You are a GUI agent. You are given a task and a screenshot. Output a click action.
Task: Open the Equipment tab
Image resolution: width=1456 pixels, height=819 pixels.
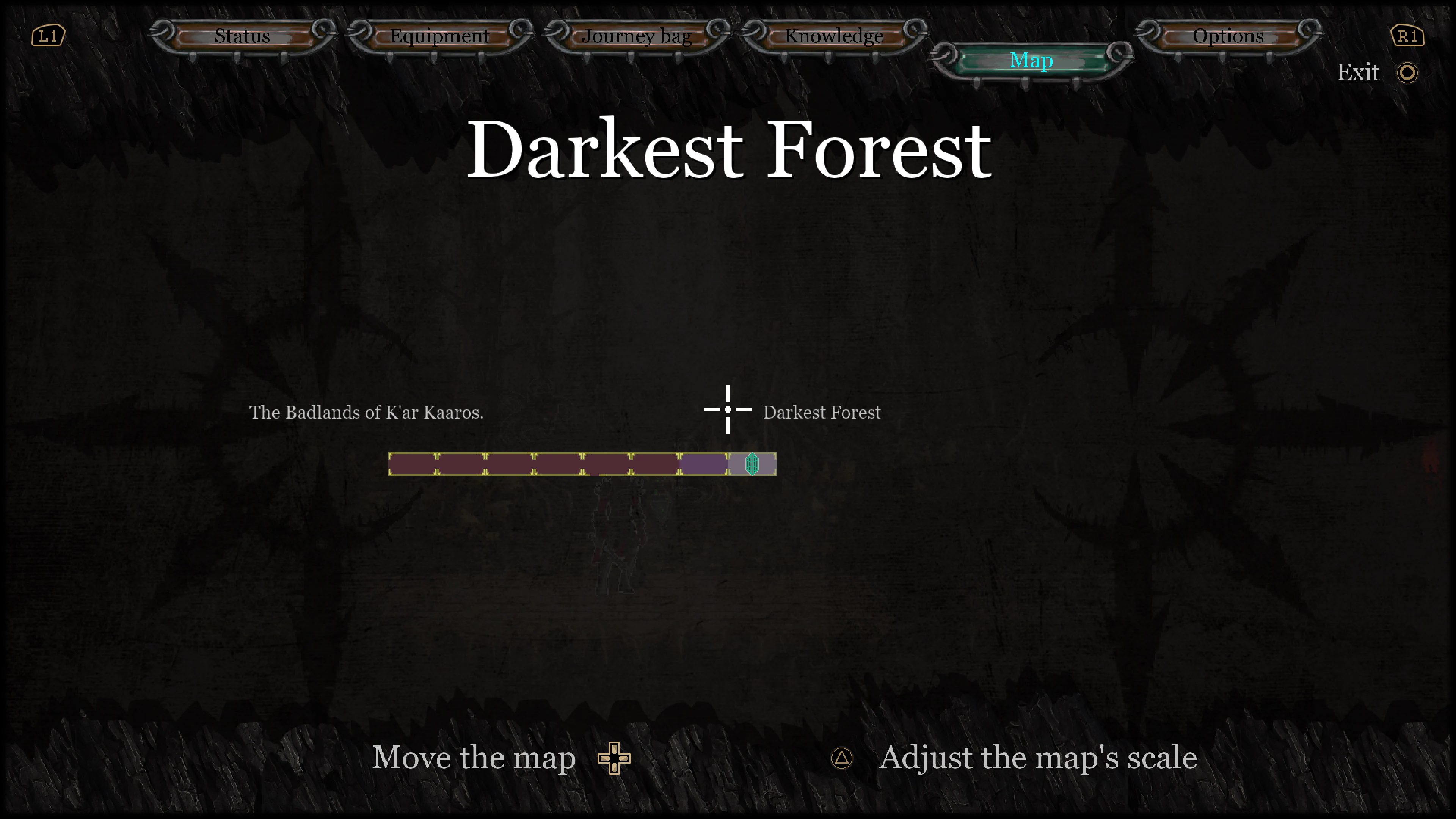point(439,36)
